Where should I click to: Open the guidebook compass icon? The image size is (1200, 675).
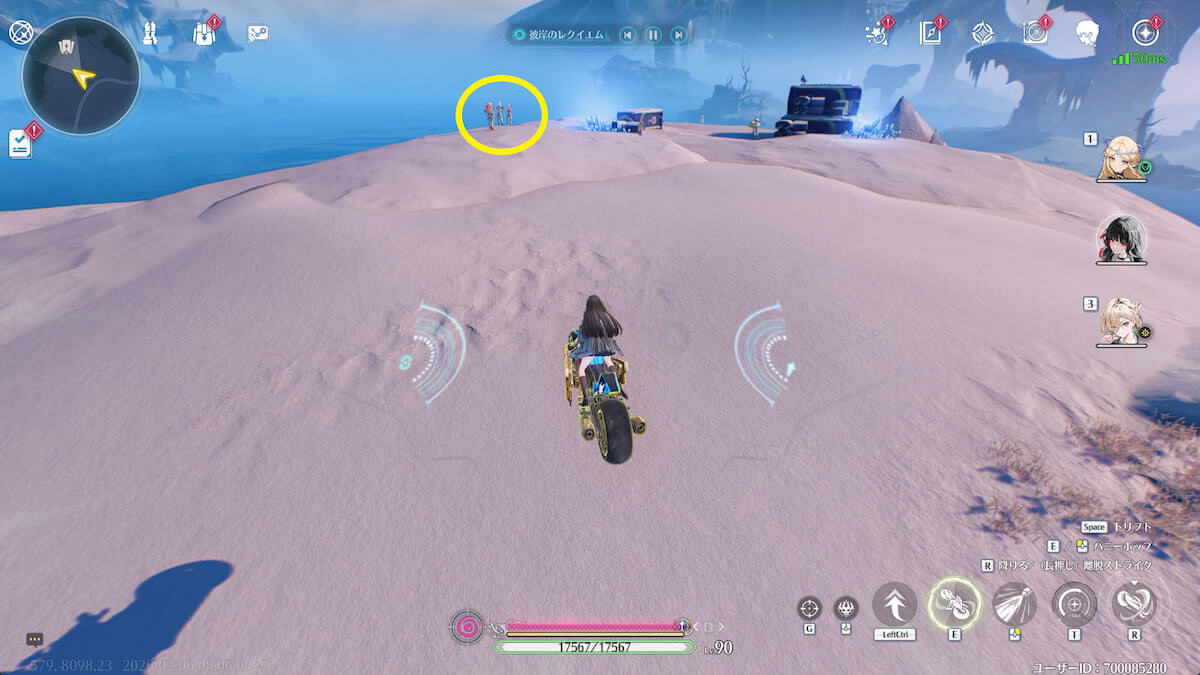(931, 33)
